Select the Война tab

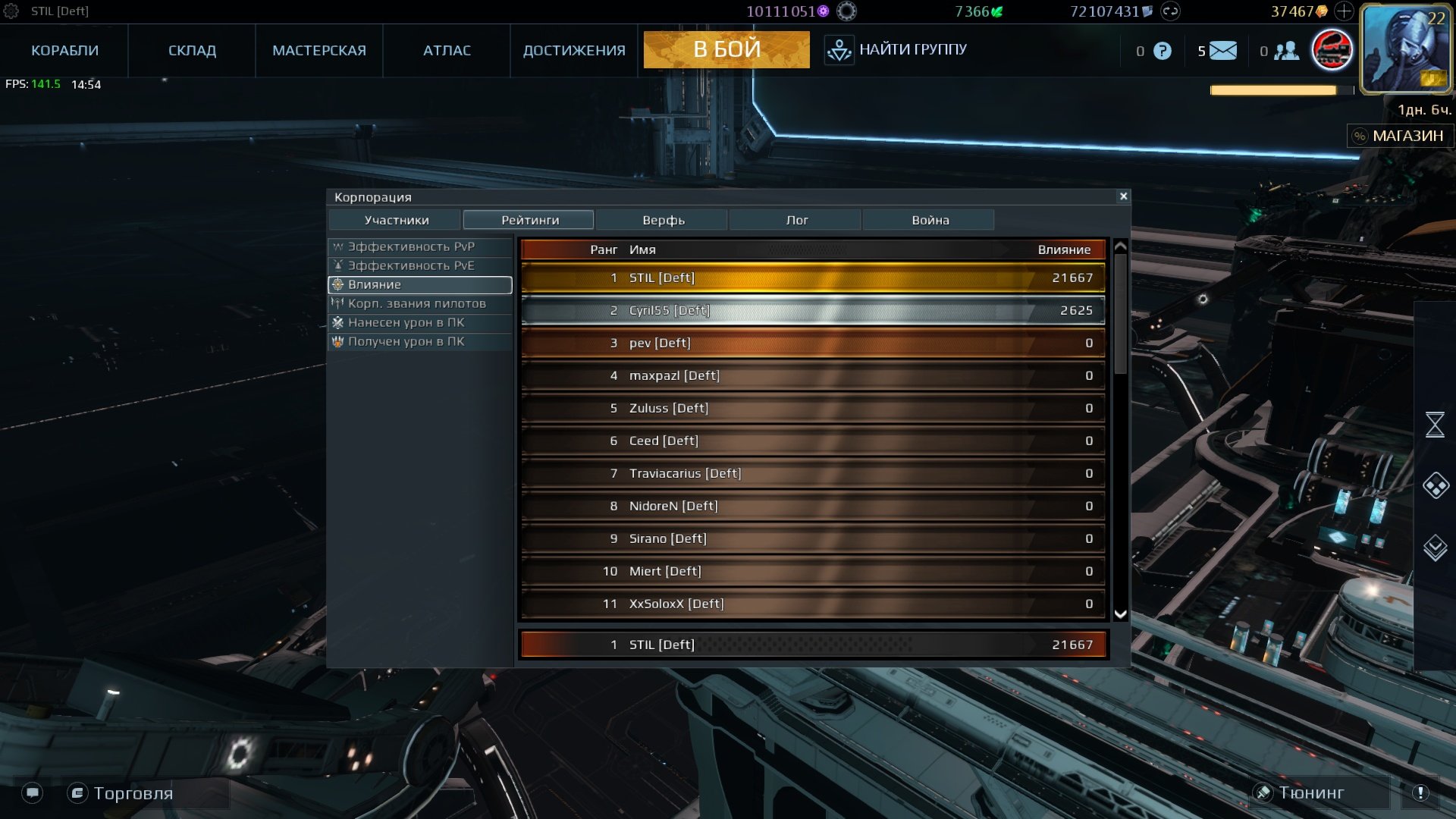click(930, 220)
